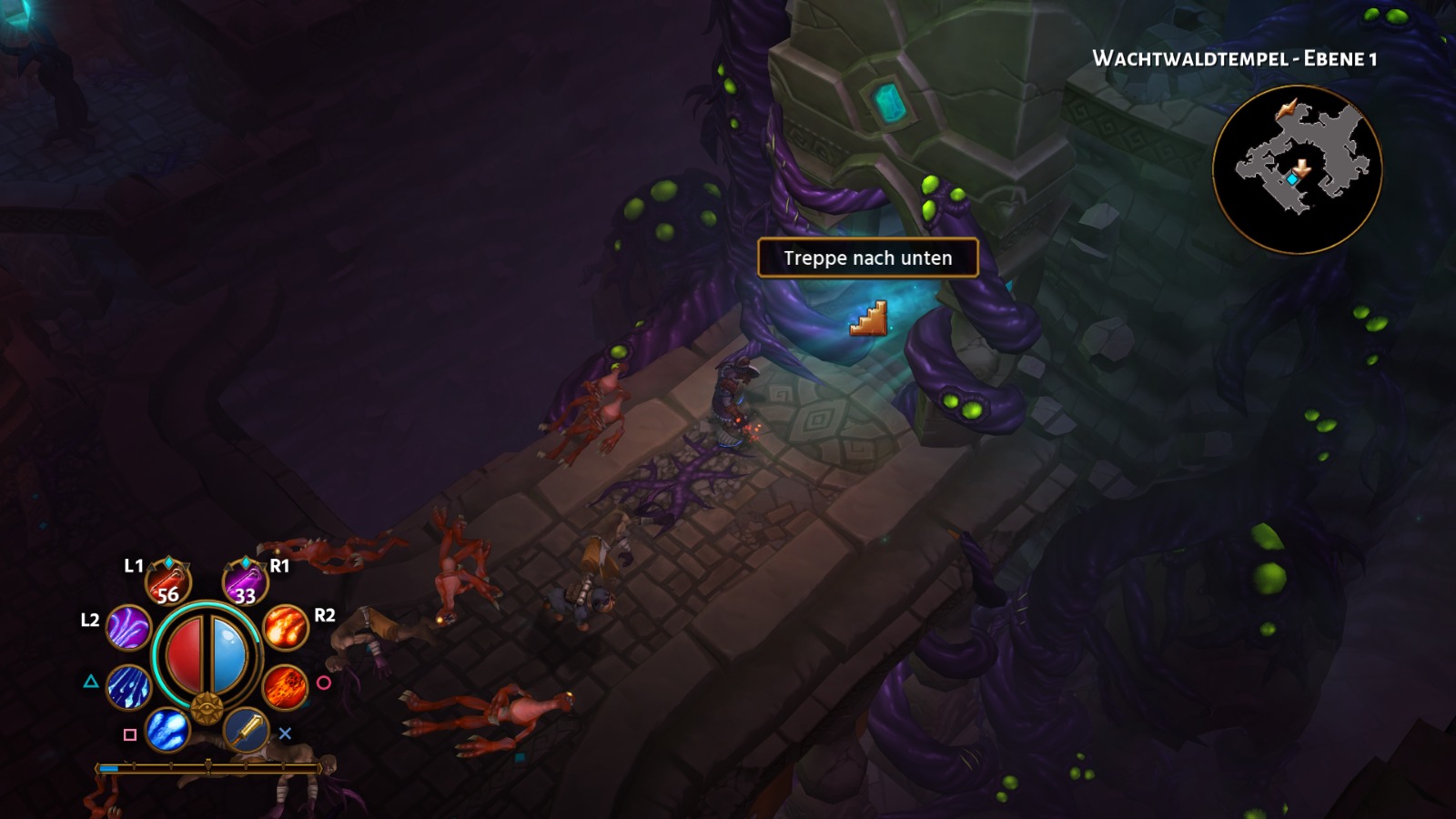Screen dimensions: 1456x819
Task: Activate the triple fireball skill
Action: click(286, 628)
